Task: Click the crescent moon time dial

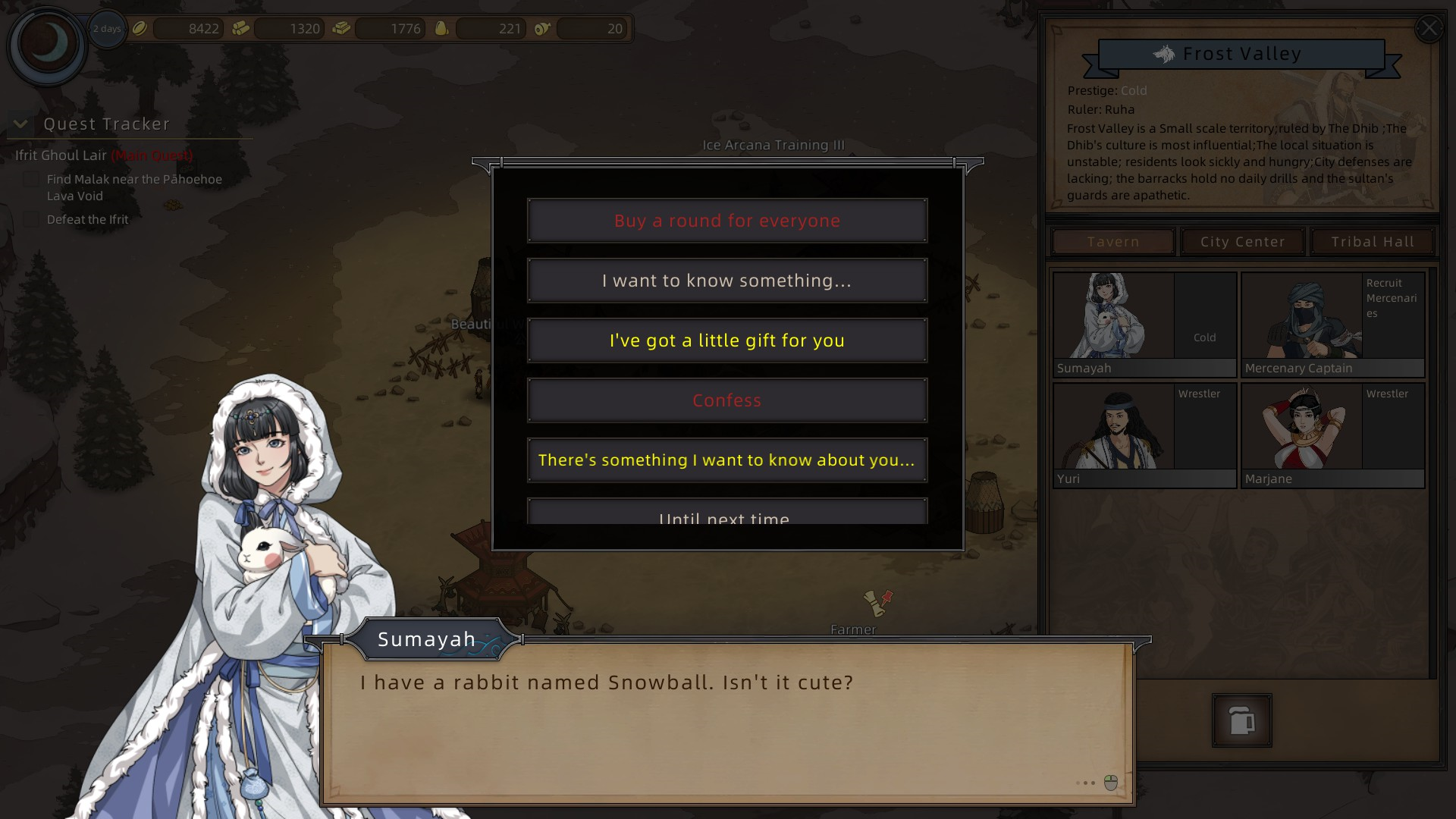Action: tap(47, 44)
